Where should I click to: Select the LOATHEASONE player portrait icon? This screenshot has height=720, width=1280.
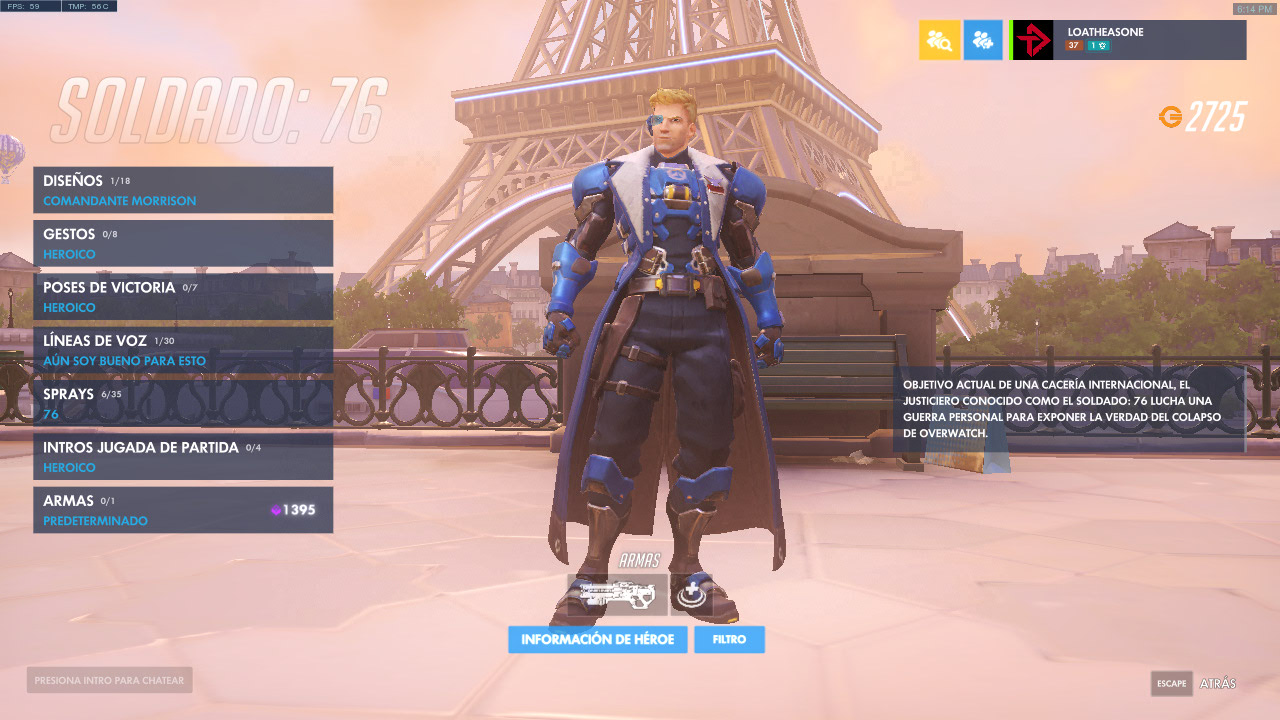click(1030, 40)
